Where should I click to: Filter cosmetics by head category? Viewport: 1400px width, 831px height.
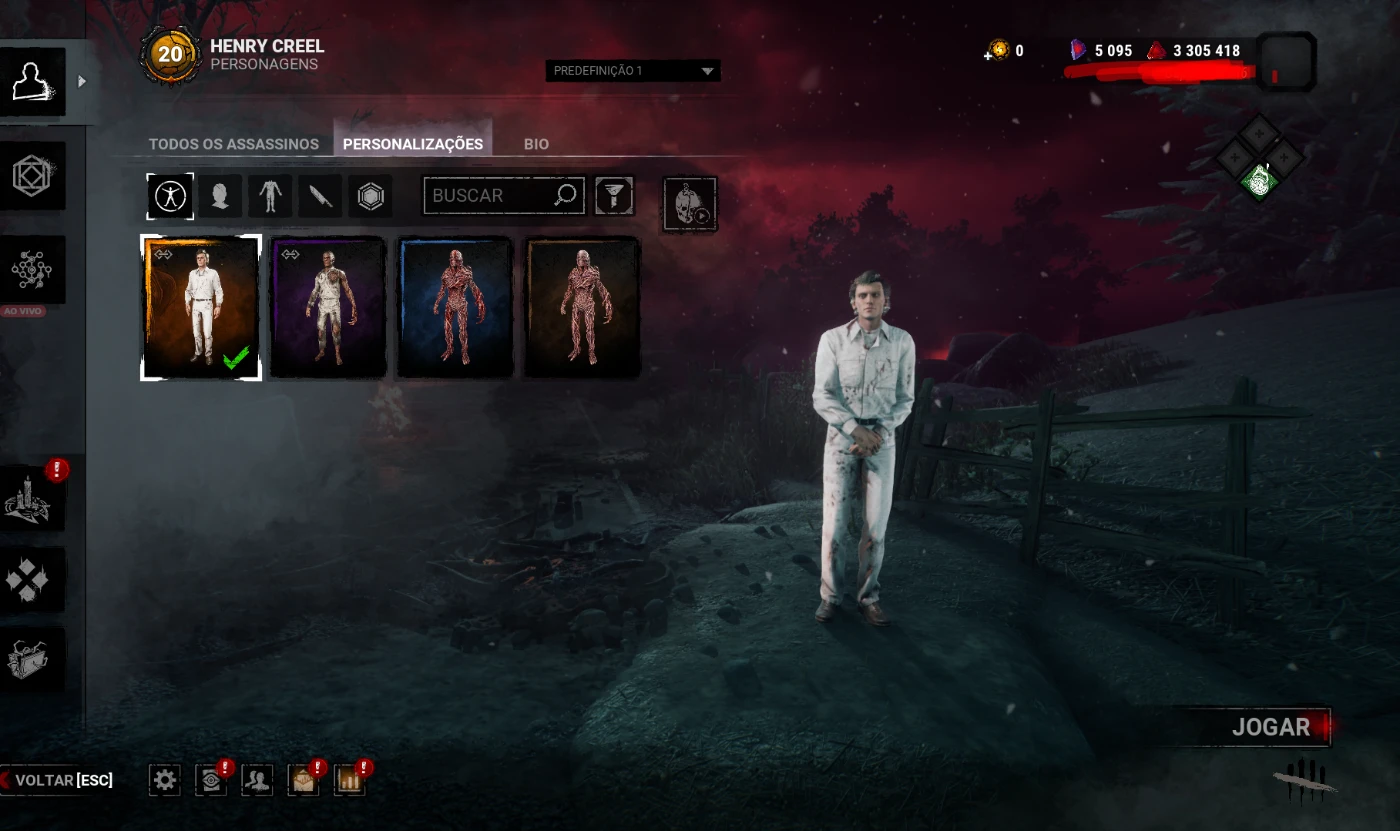pos(220,196)
